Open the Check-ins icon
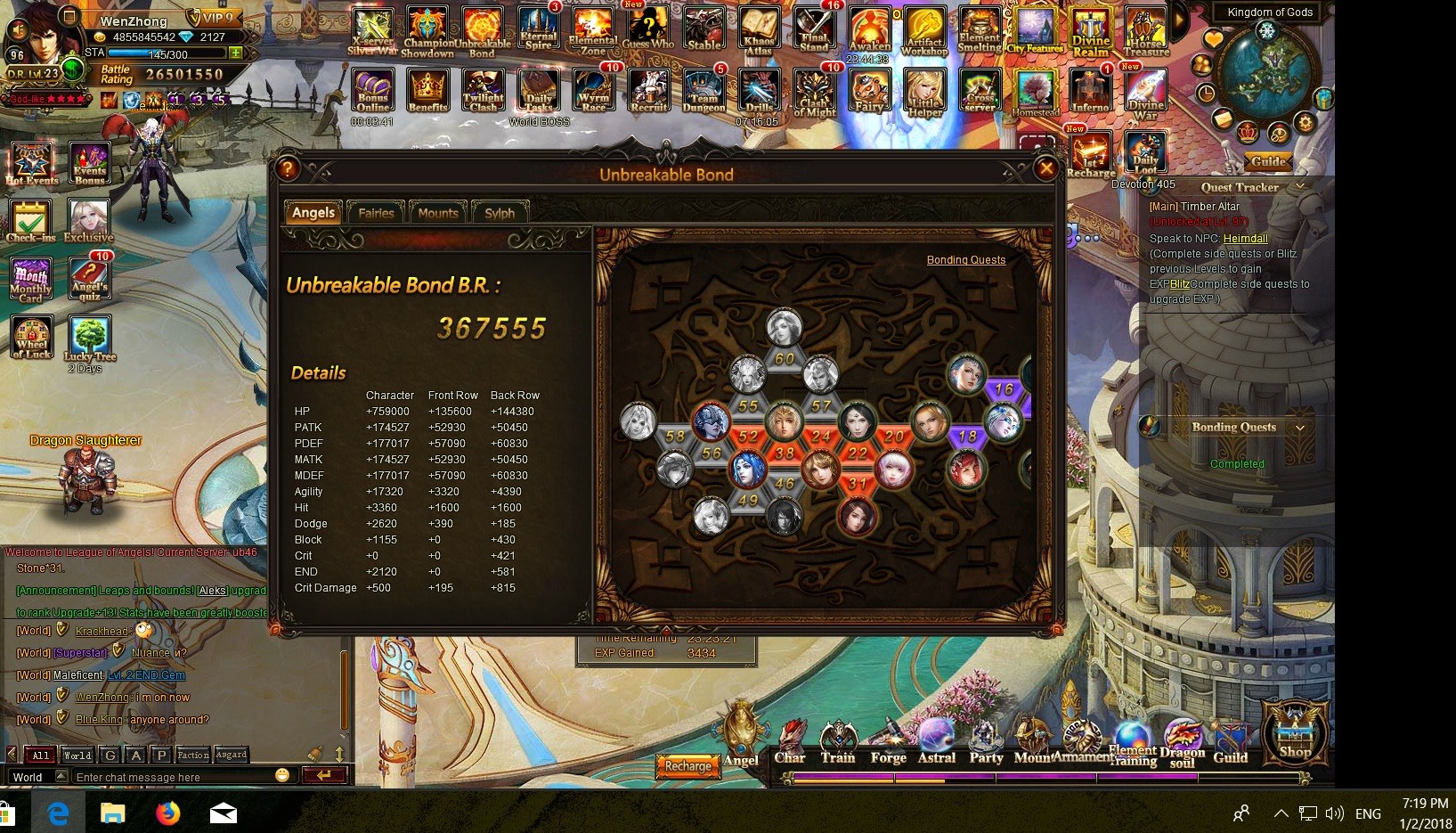1456x833 pixels. coord(31,220)
